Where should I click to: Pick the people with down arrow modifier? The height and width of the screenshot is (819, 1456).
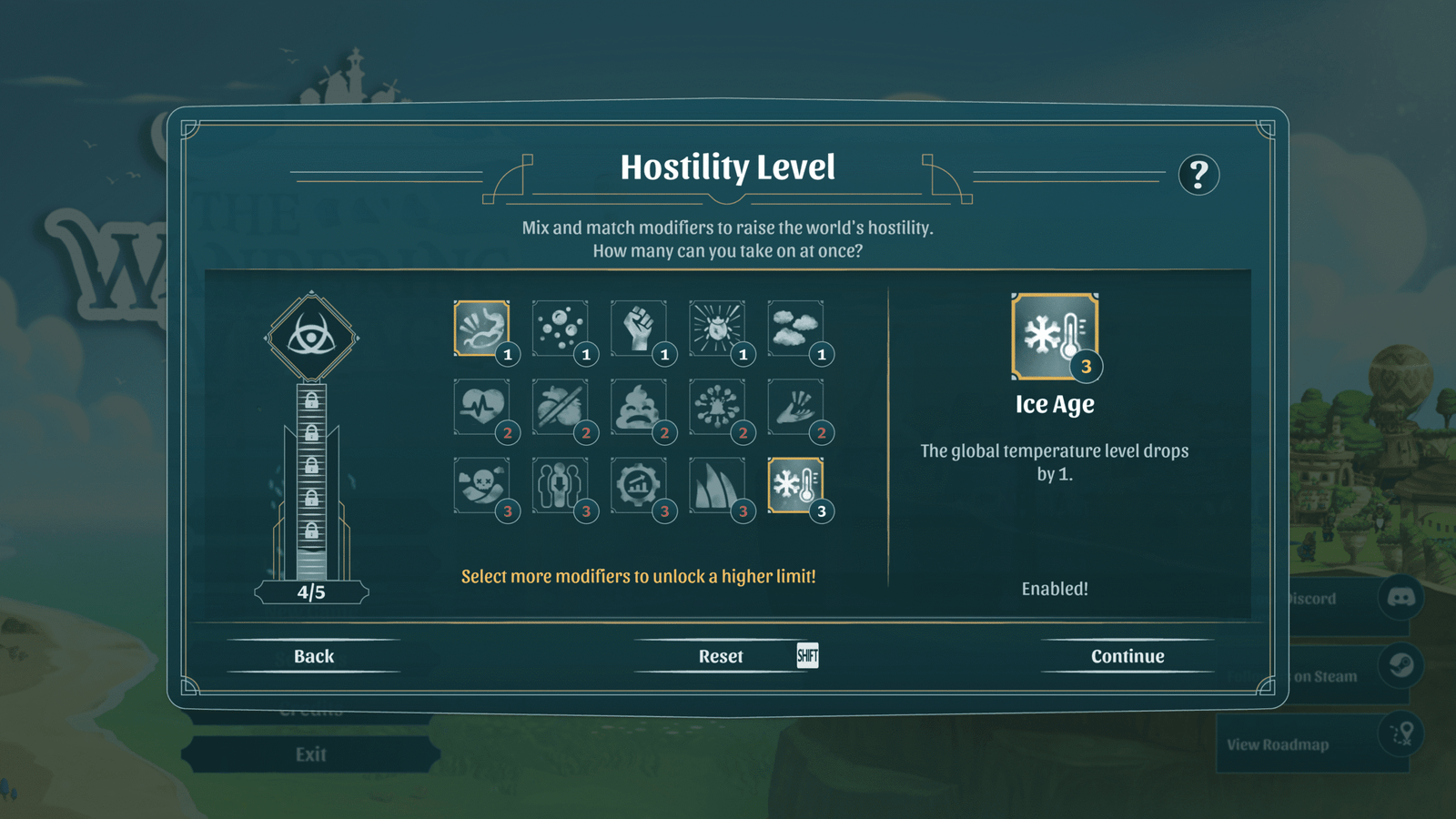pyautogui.click(x=560, y=485)
